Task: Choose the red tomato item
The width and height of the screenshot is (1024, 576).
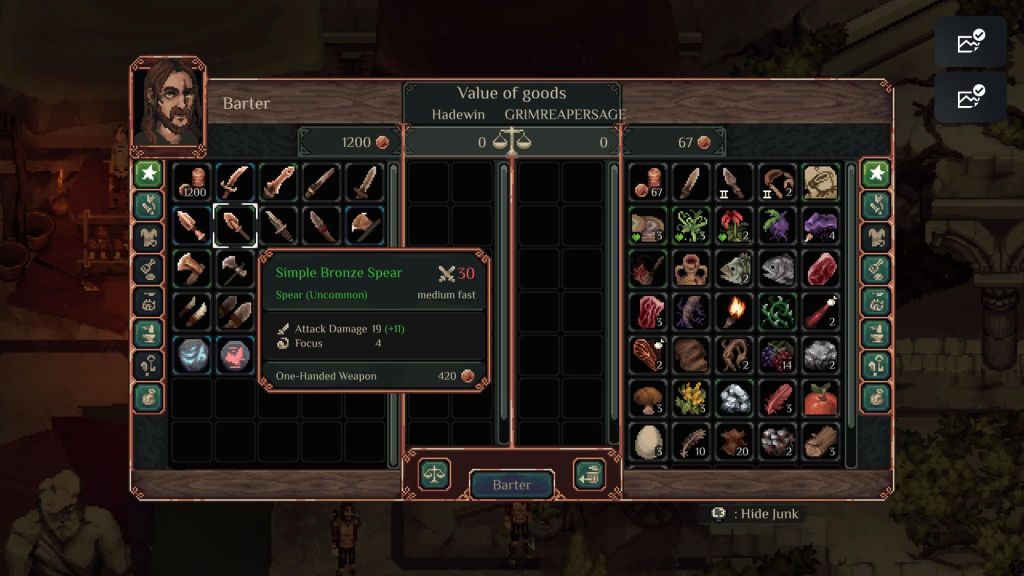Action: point(821,397)
